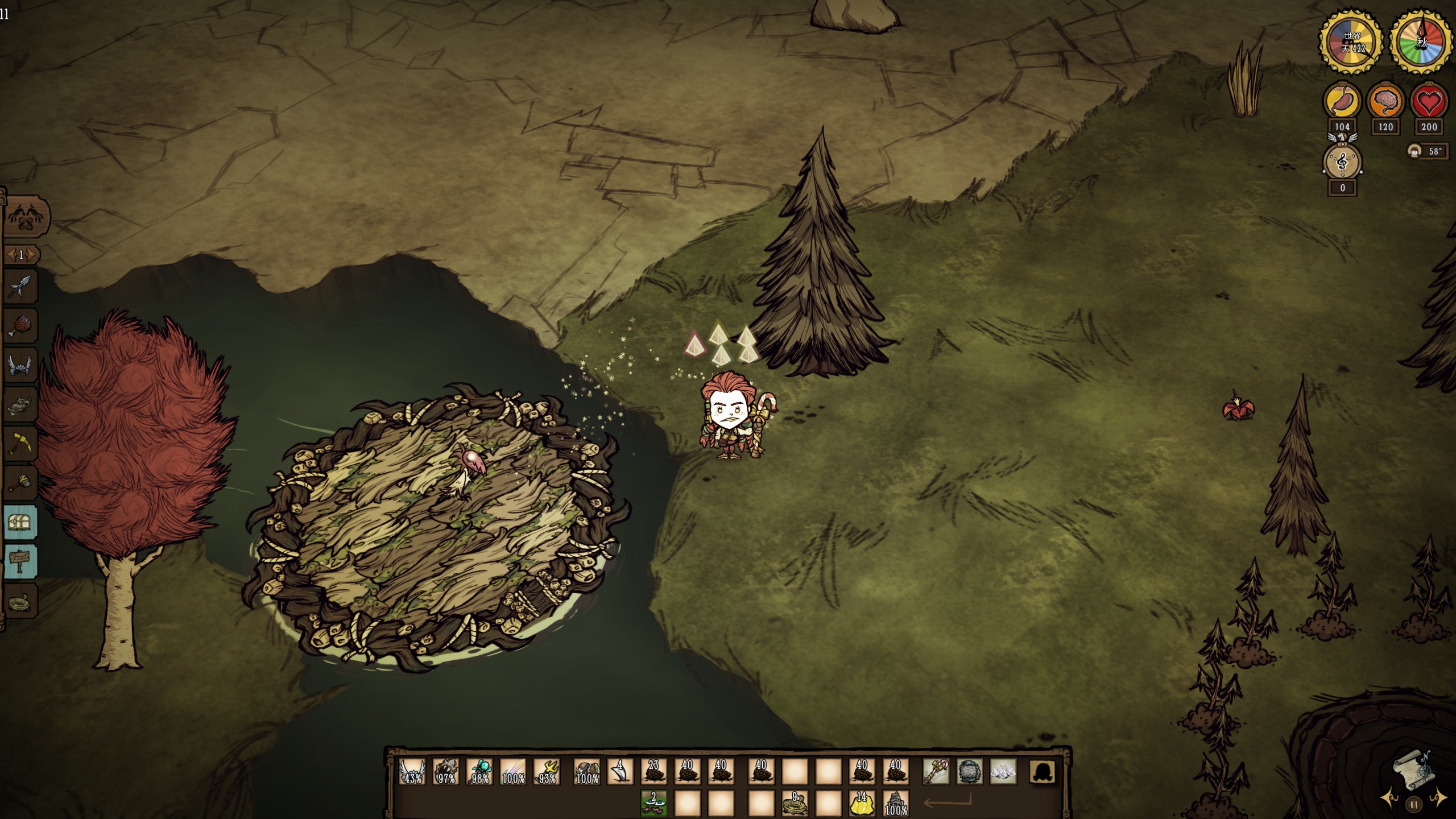Choose the treasure chest recipe
1456x819 pixels.
(x=21, y=522)
